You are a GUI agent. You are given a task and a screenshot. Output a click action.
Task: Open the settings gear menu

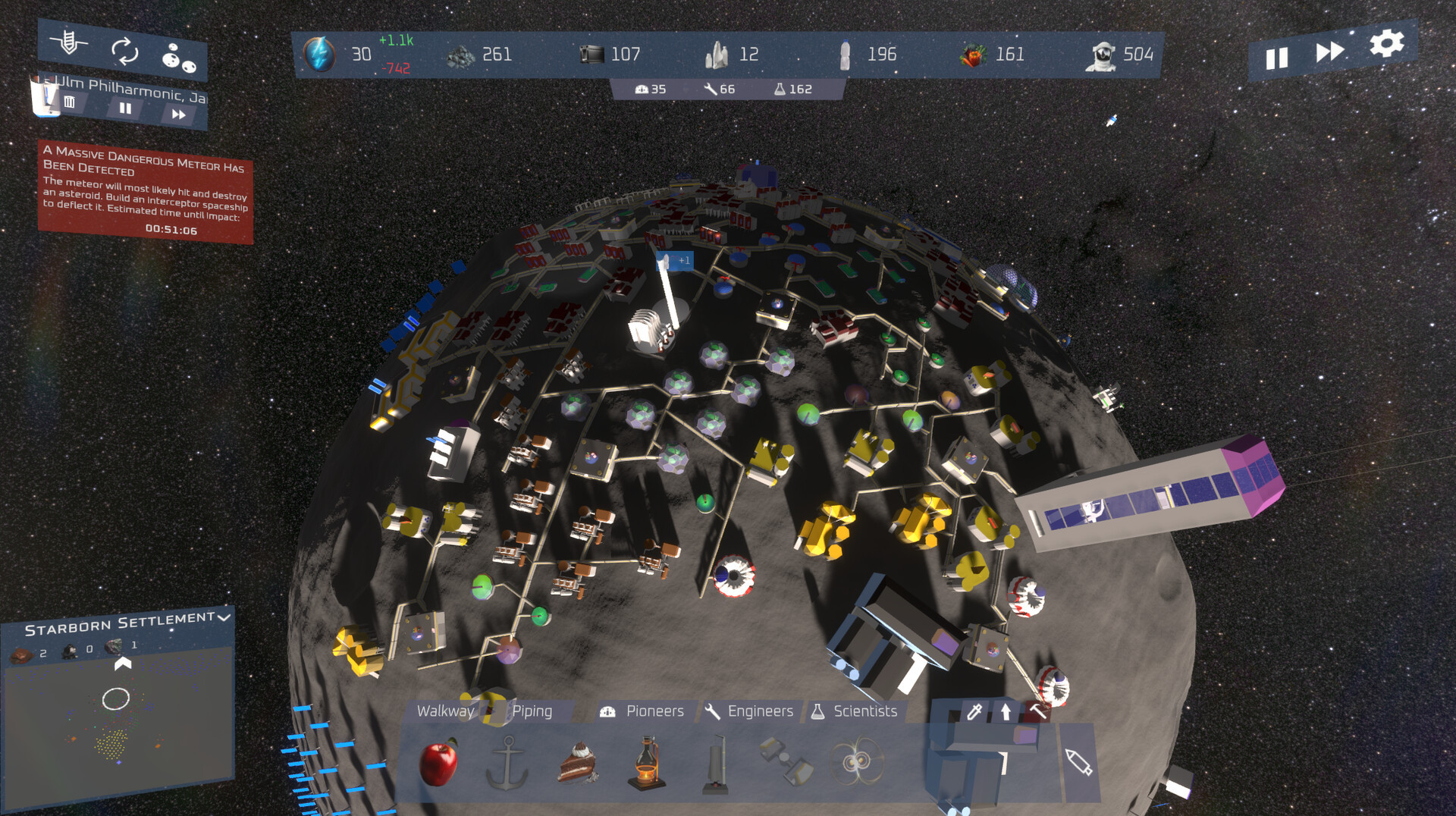(x=1386, y=43)
